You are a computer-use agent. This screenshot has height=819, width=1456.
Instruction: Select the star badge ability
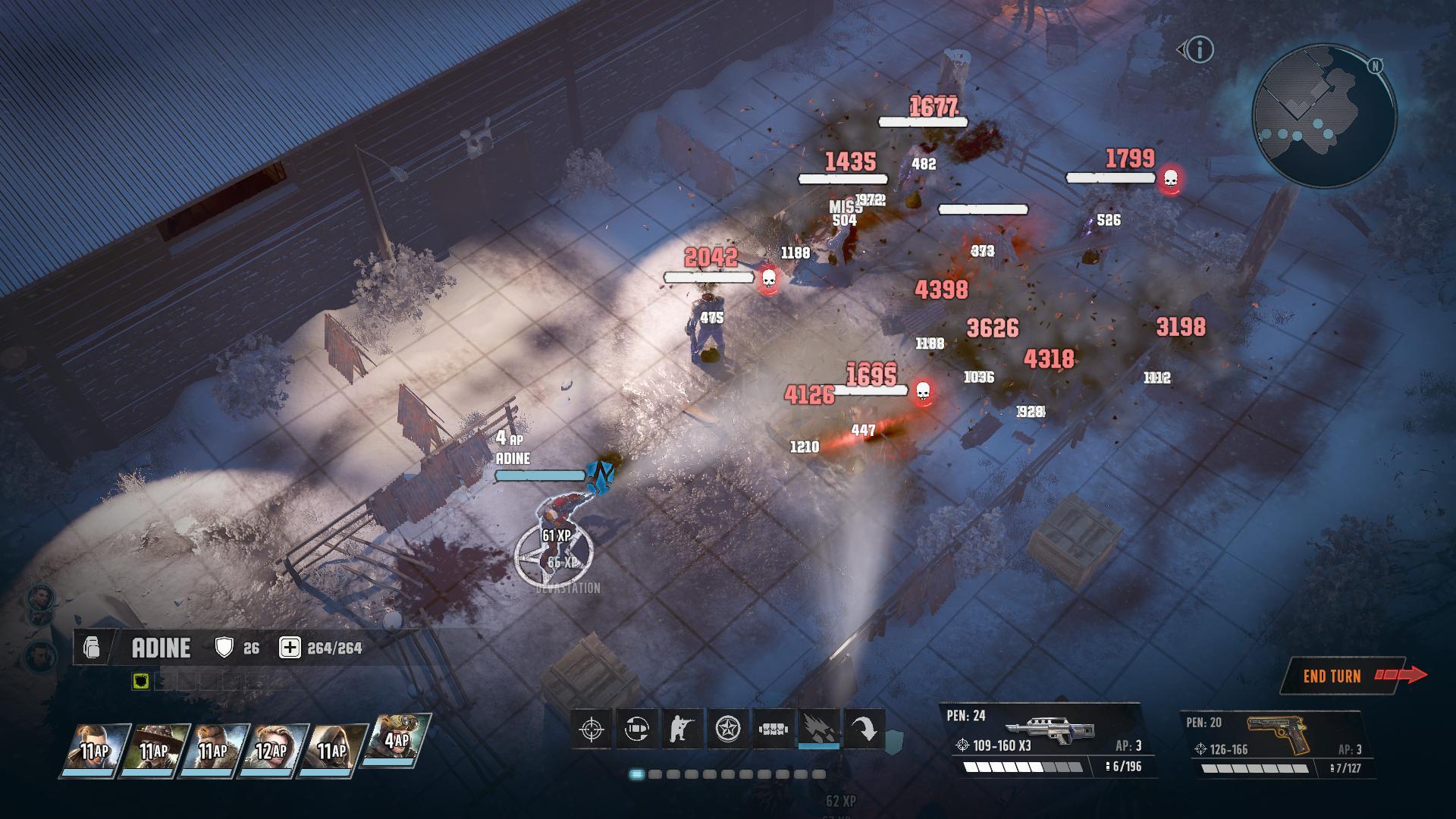point(728,730)
